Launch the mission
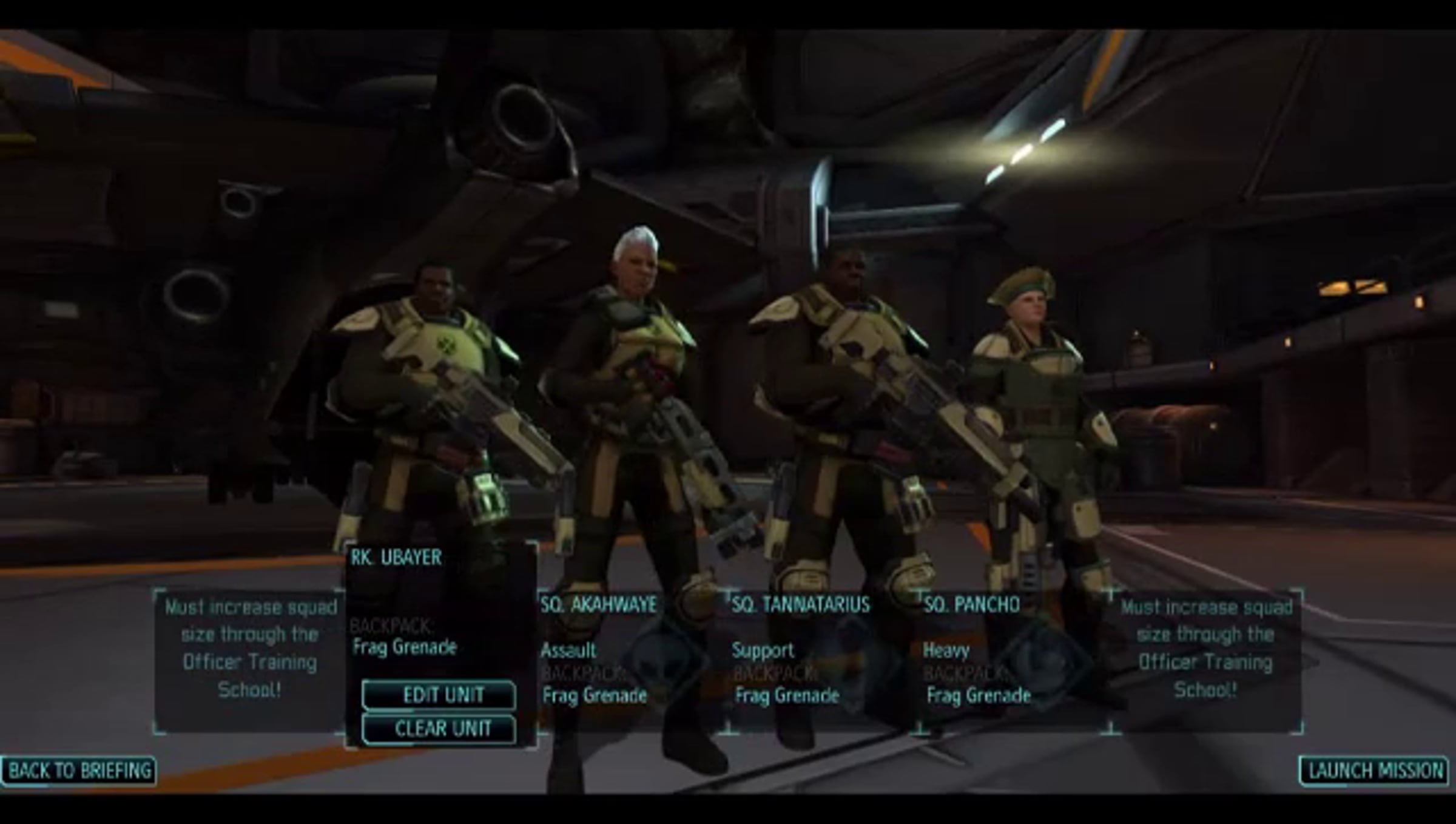Screen dimensions: 1456x824 coord(1374,771)
